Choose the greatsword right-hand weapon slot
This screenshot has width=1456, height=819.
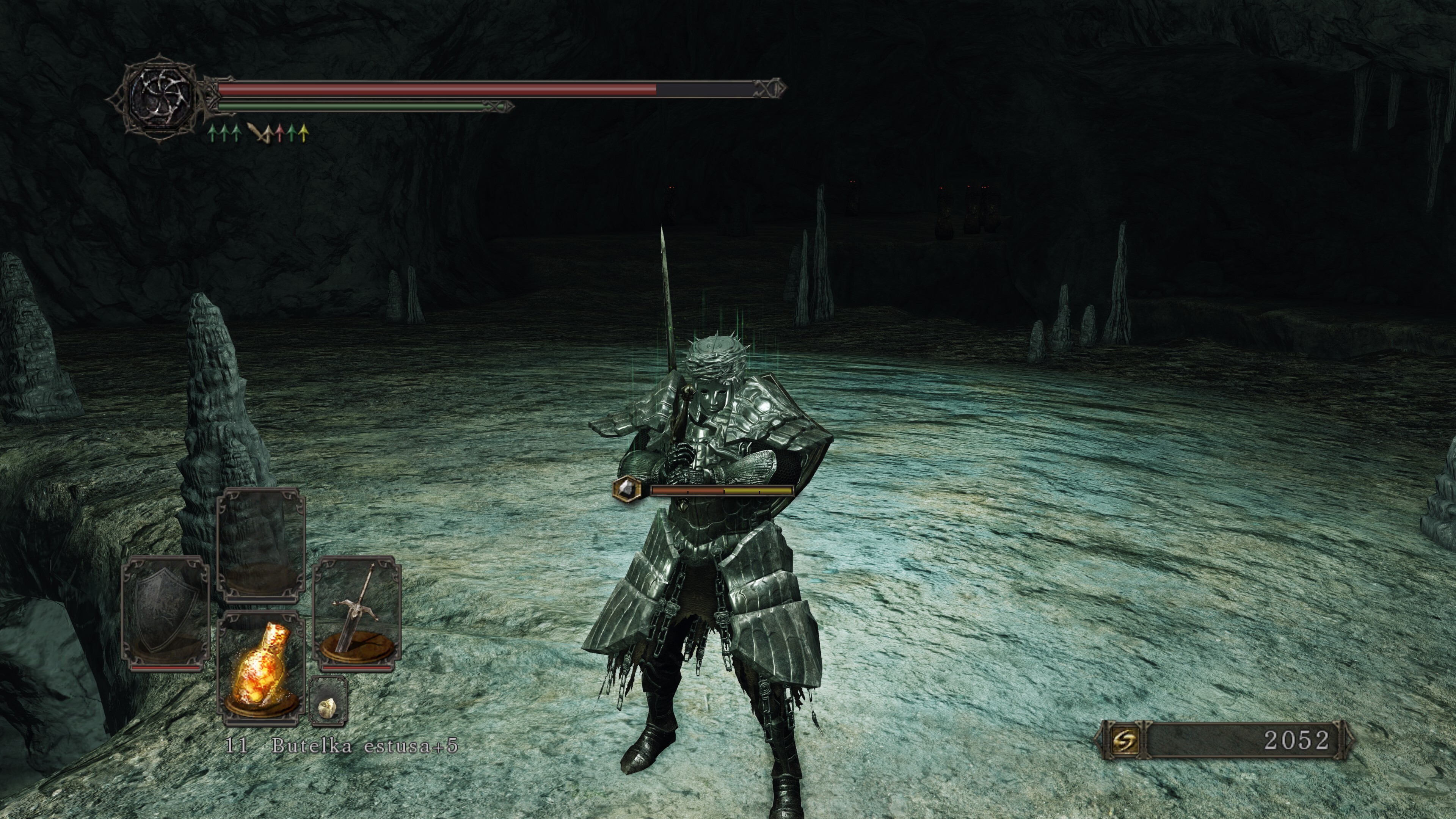click(x=357, y=614)
